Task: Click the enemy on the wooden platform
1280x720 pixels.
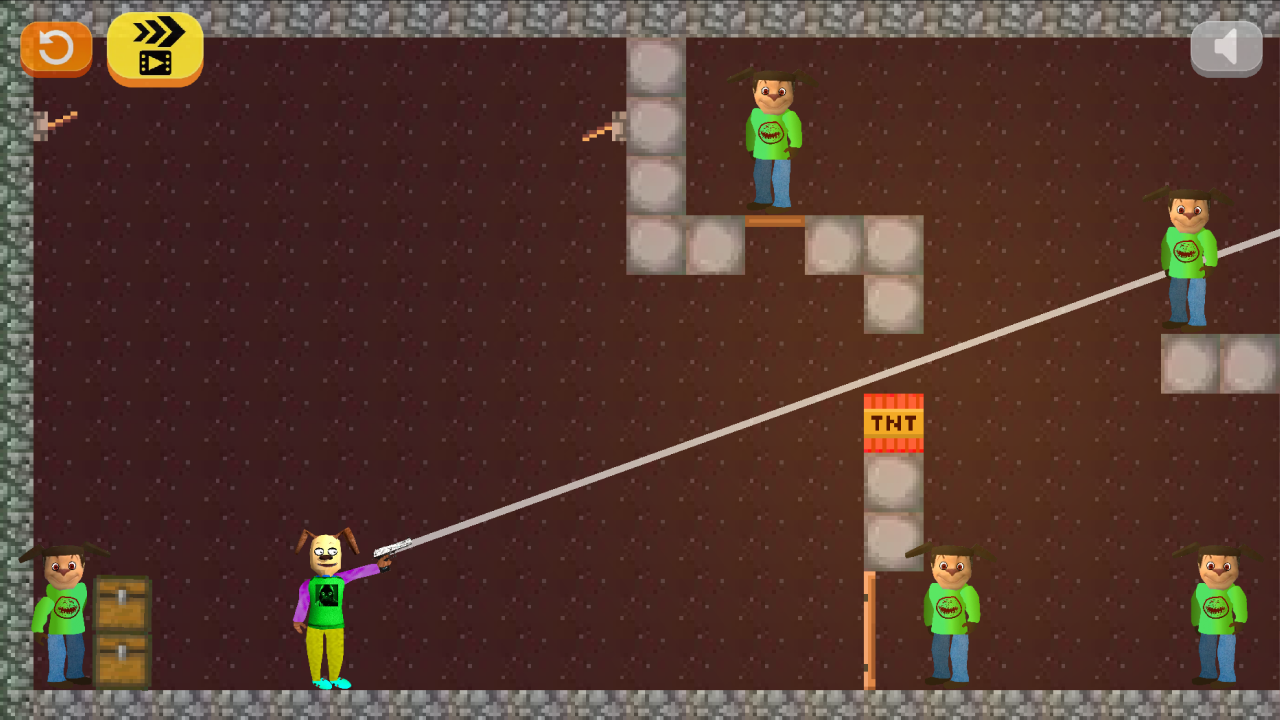Action: click(770, 140)
